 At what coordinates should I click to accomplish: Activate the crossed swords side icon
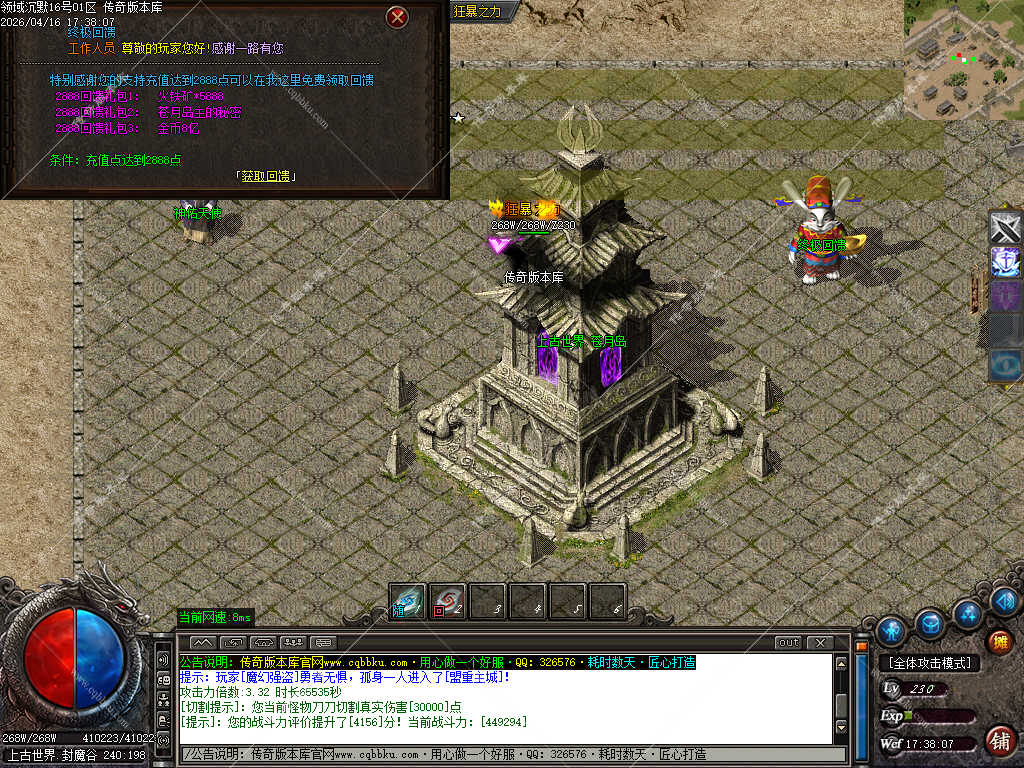(x=1005, y=227)
